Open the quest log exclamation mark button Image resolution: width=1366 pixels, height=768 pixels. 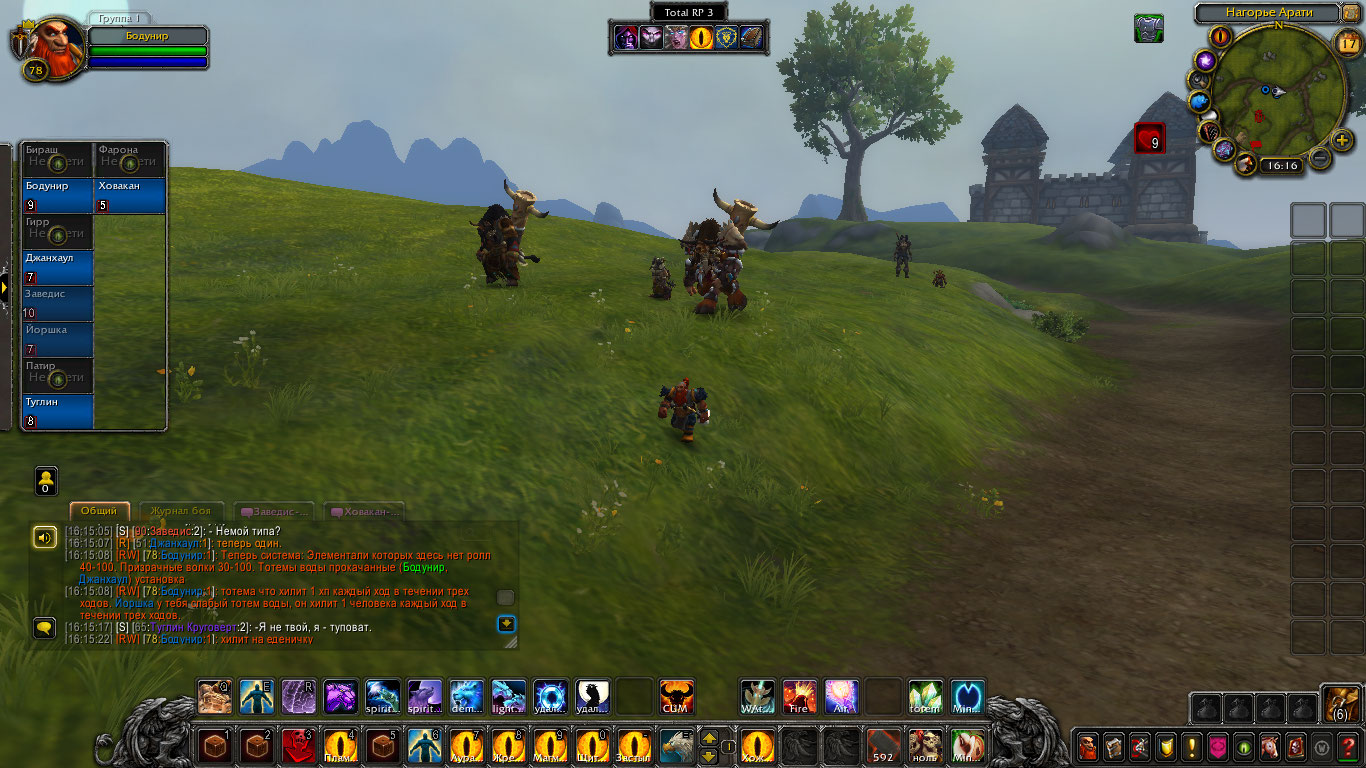(1191, 746)
